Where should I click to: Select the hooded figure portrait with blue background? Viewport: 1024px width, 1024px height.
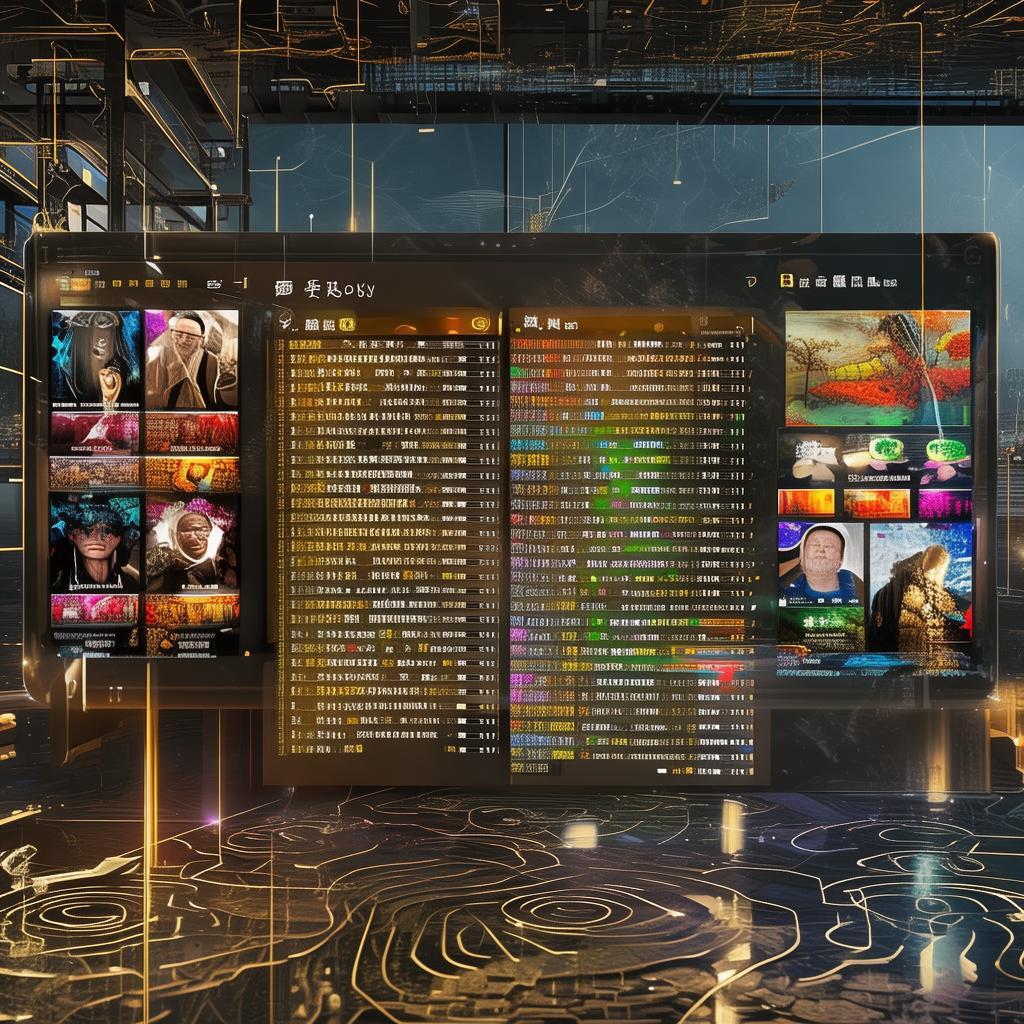(x=96, y=358)
